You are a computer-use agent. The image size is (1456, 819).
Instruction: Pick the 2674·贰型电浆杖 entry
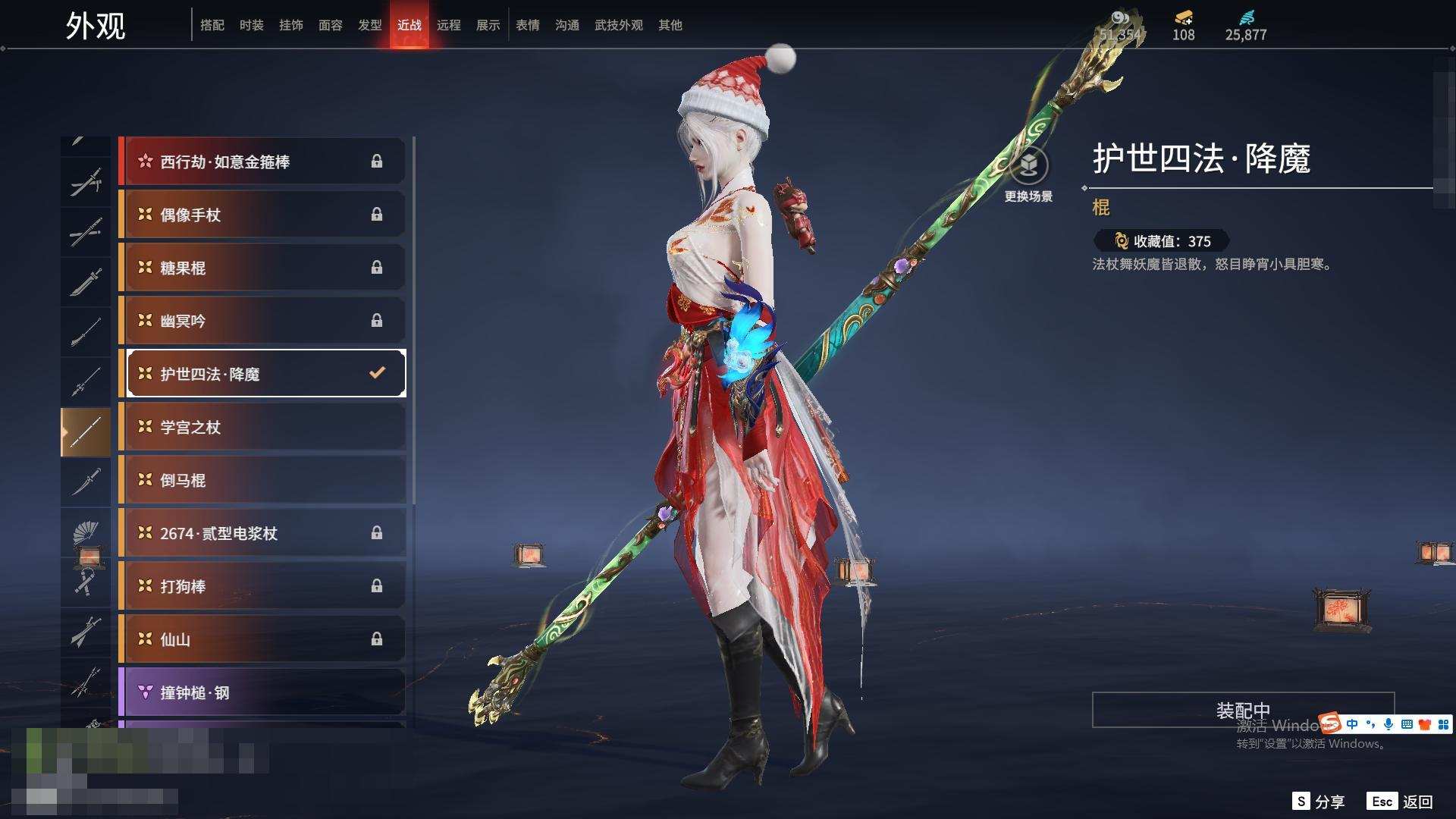pos(262,533)
